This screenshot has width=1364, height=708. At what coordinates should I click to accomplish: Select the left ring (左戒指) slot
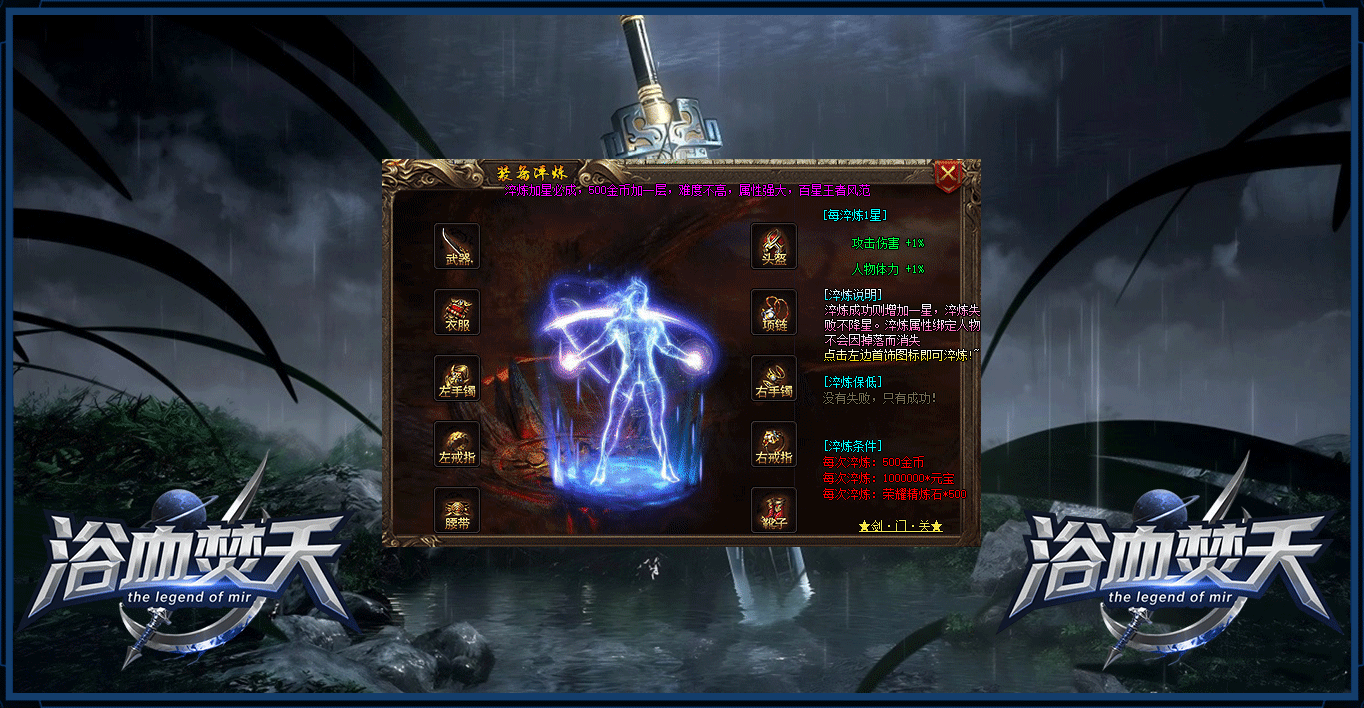[457, 444]
